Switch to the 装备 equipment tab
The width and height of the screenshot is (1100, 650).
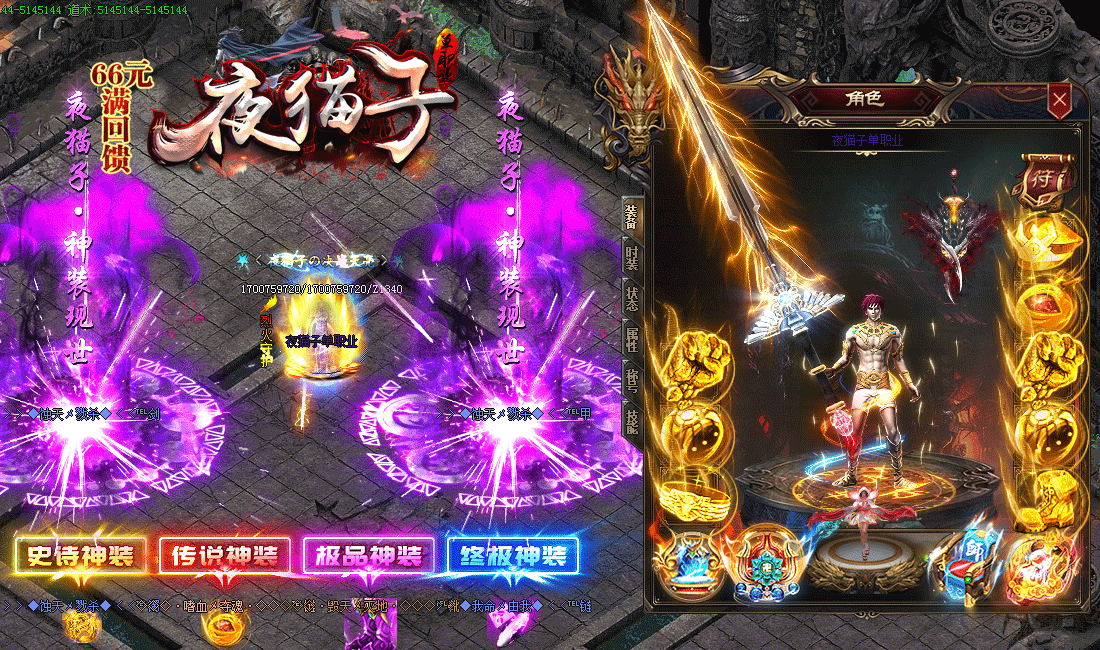(x=631, y=215)
